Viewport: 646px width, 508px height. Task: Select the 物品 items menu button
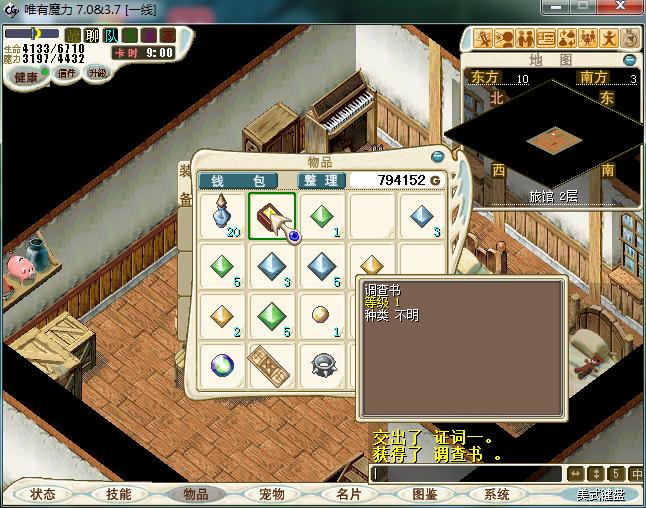pyautogui.click(x=195, y=494)
